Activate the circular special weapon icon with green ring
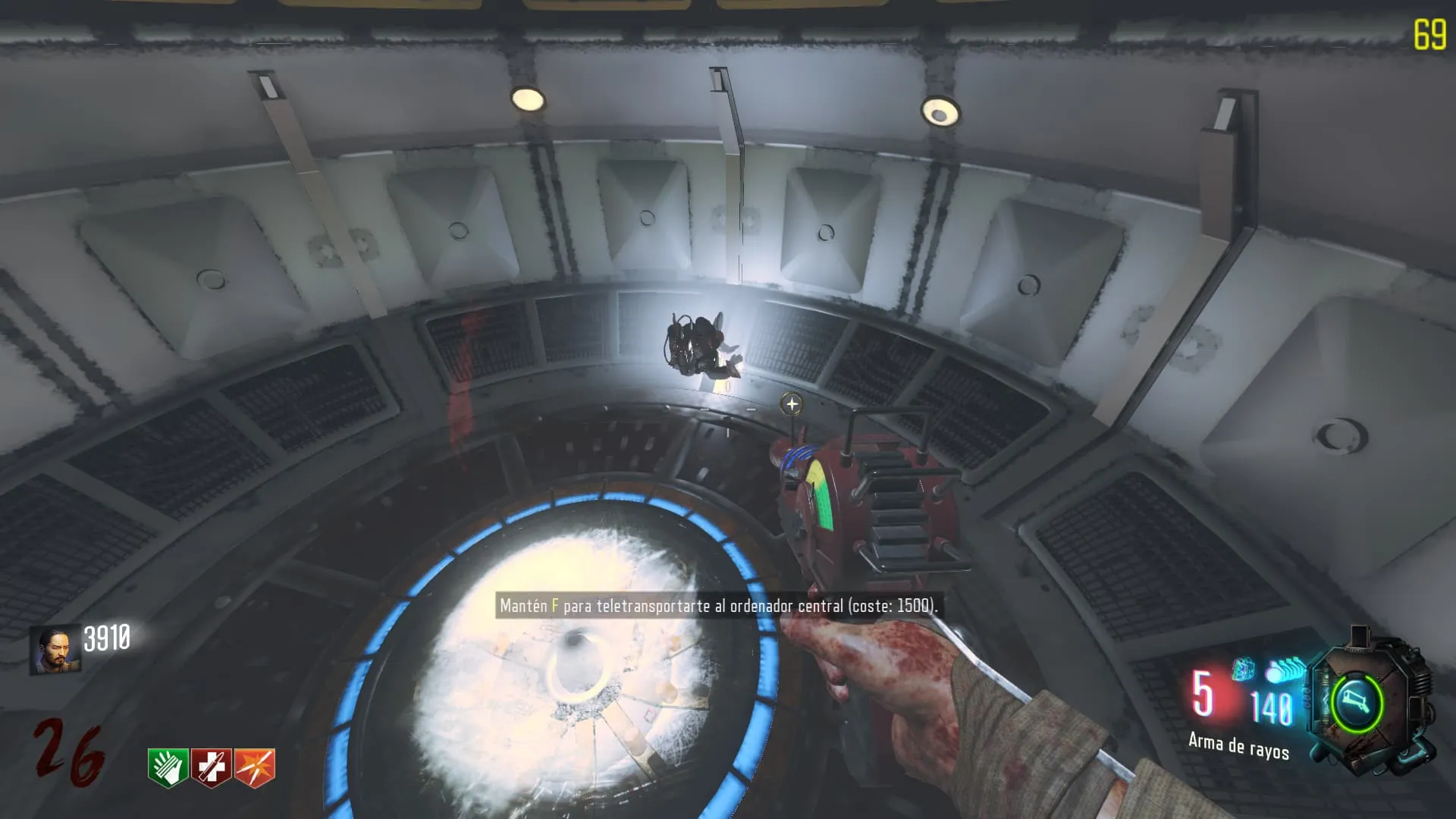 pyautogui.click(x=1357, y=703)
